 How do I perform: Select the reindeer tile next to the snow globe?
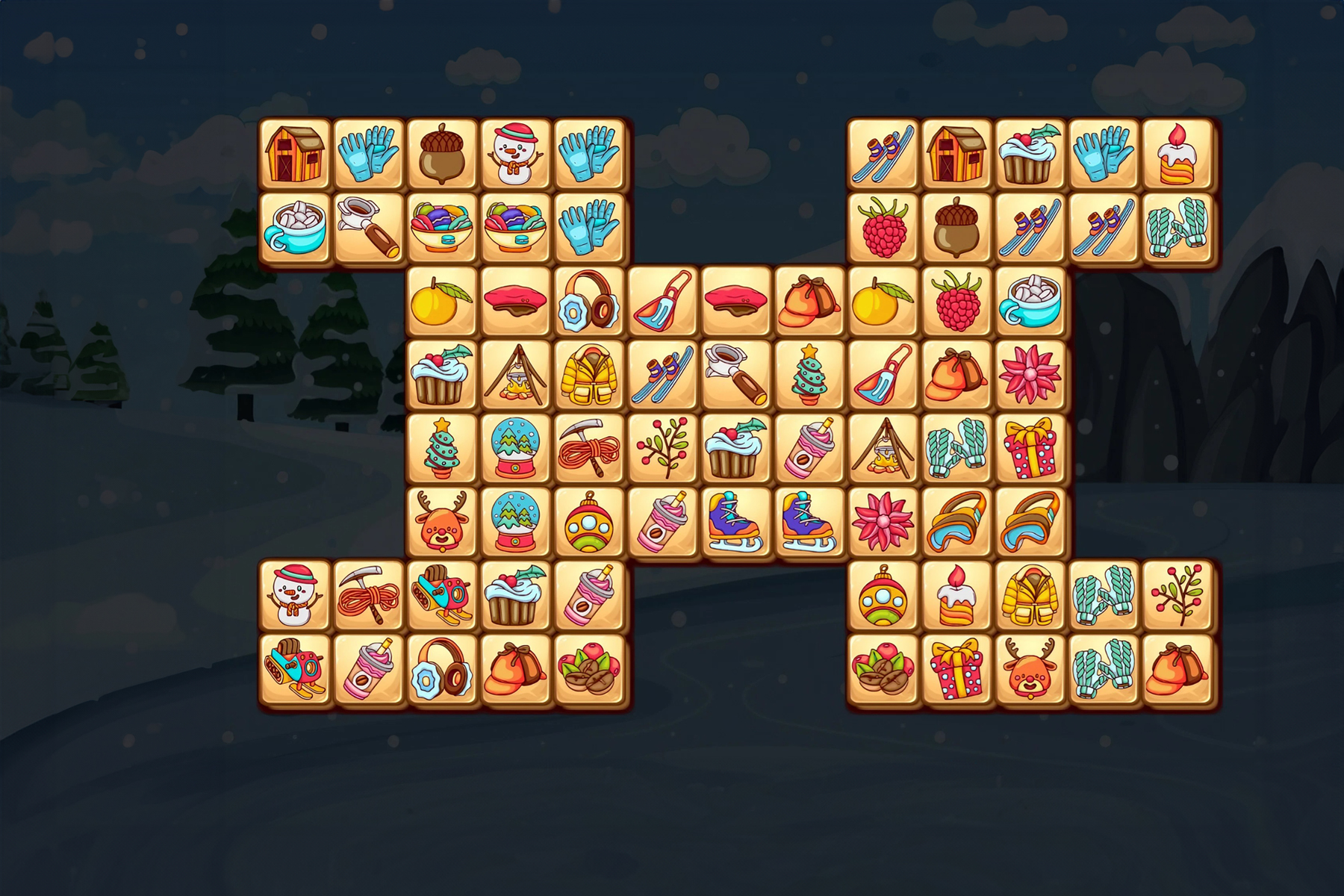442,521
